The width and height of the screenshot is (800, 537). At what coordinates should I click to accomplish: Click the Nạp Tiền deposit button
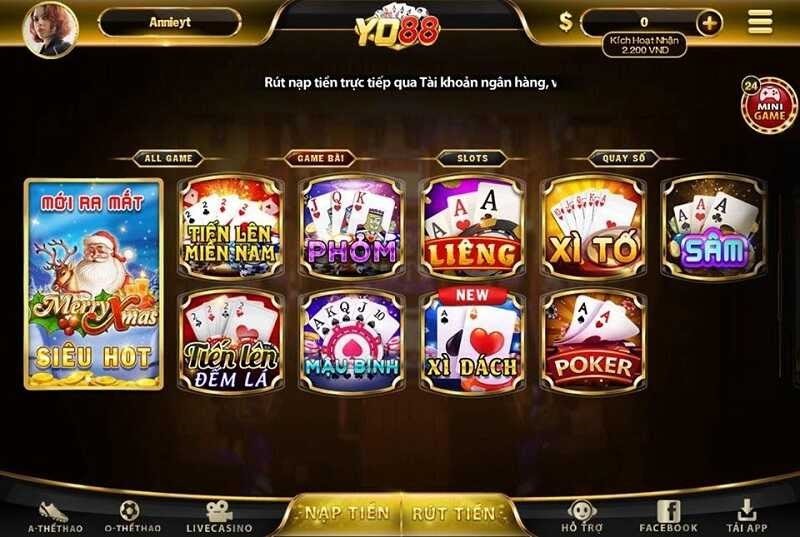347,513
